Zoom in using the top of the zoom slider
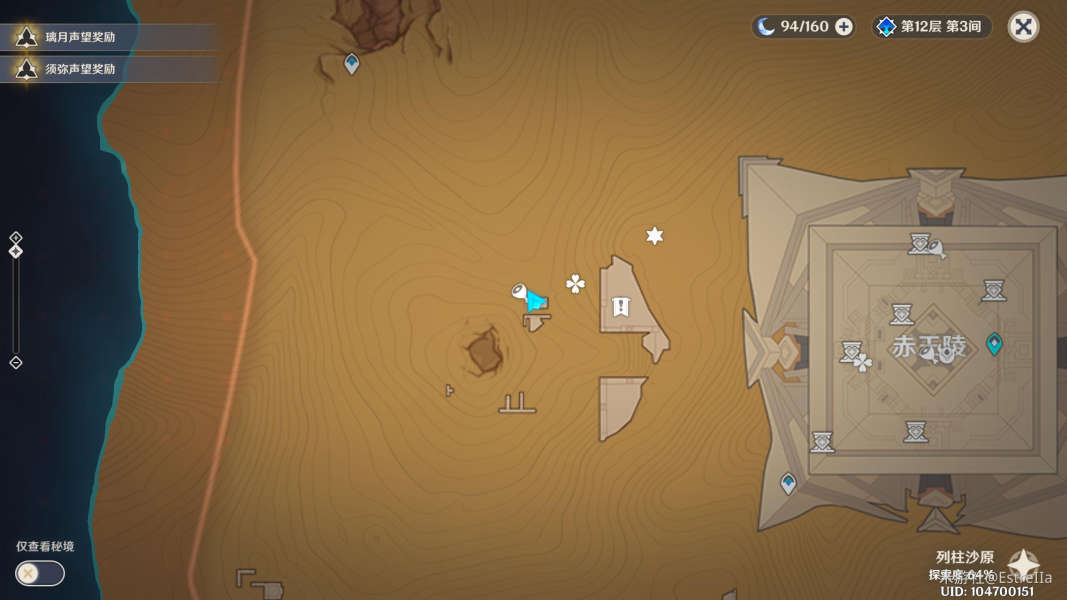The height and width of the screenshot is (600, 1067). 15,237
